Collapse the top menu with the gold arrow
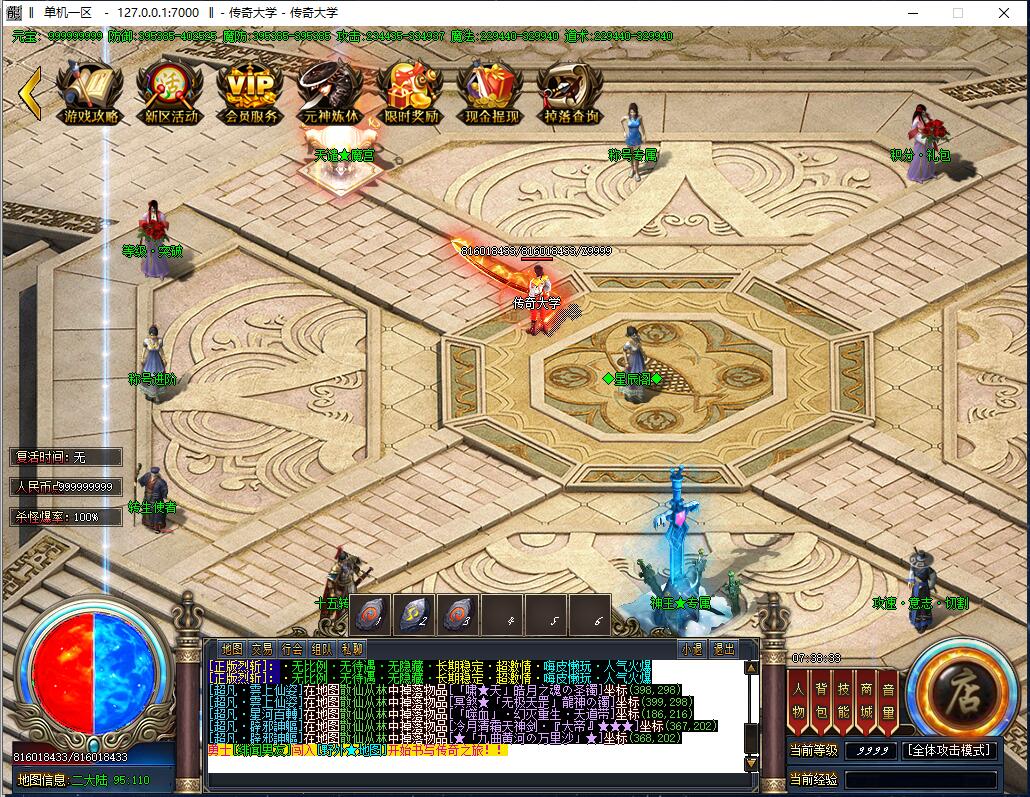Viewport: 1030px width, 797px height. click(x=30, y=92)
